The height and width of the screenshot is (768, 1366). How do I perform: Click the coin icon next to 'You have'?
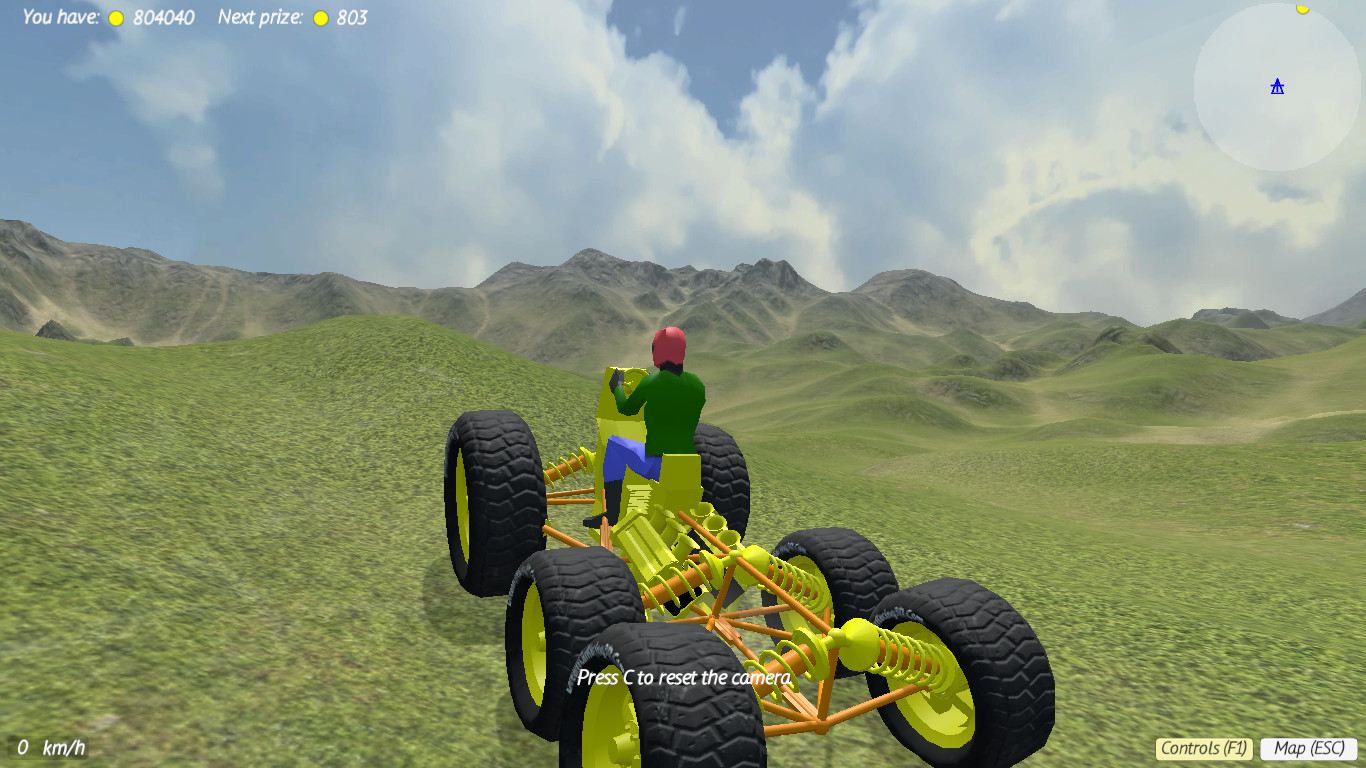[x=115, y=17]
